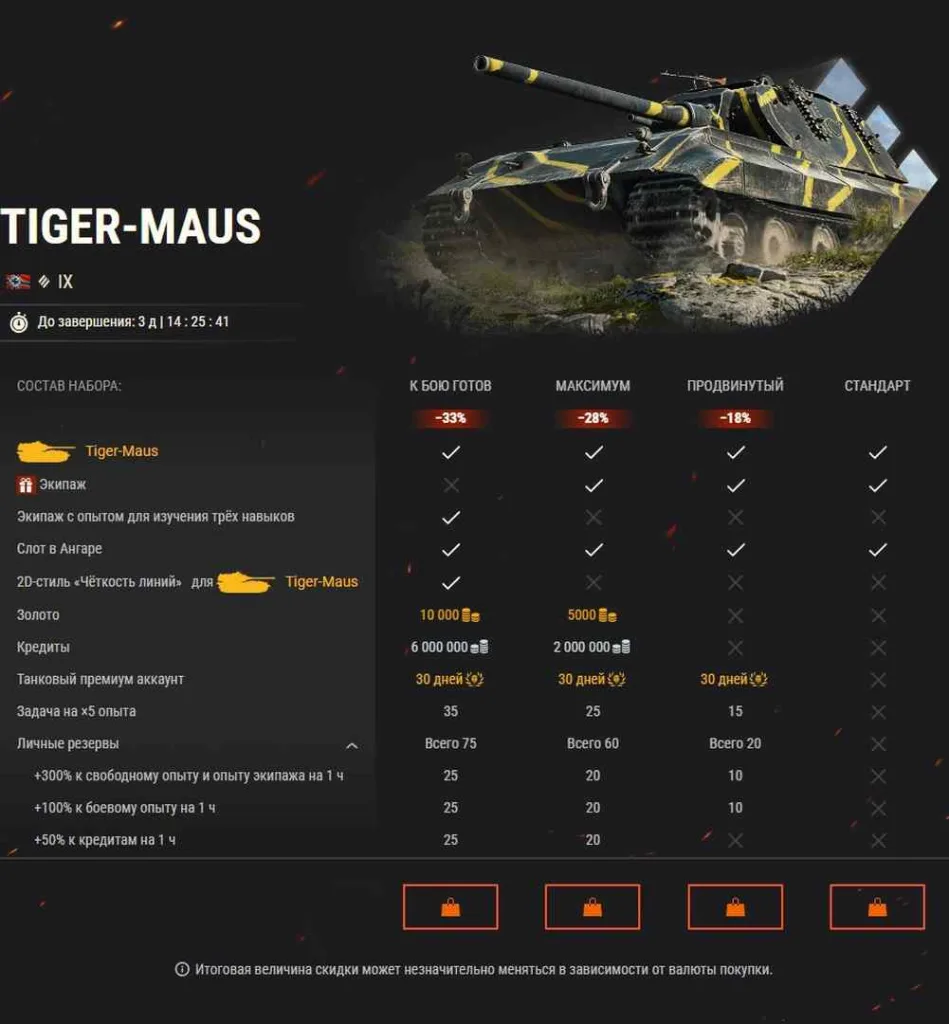This screenshot has height=1024, width=949.
Task: Purchase the «Максимум» bundle
Action: [x=592, y=907]
